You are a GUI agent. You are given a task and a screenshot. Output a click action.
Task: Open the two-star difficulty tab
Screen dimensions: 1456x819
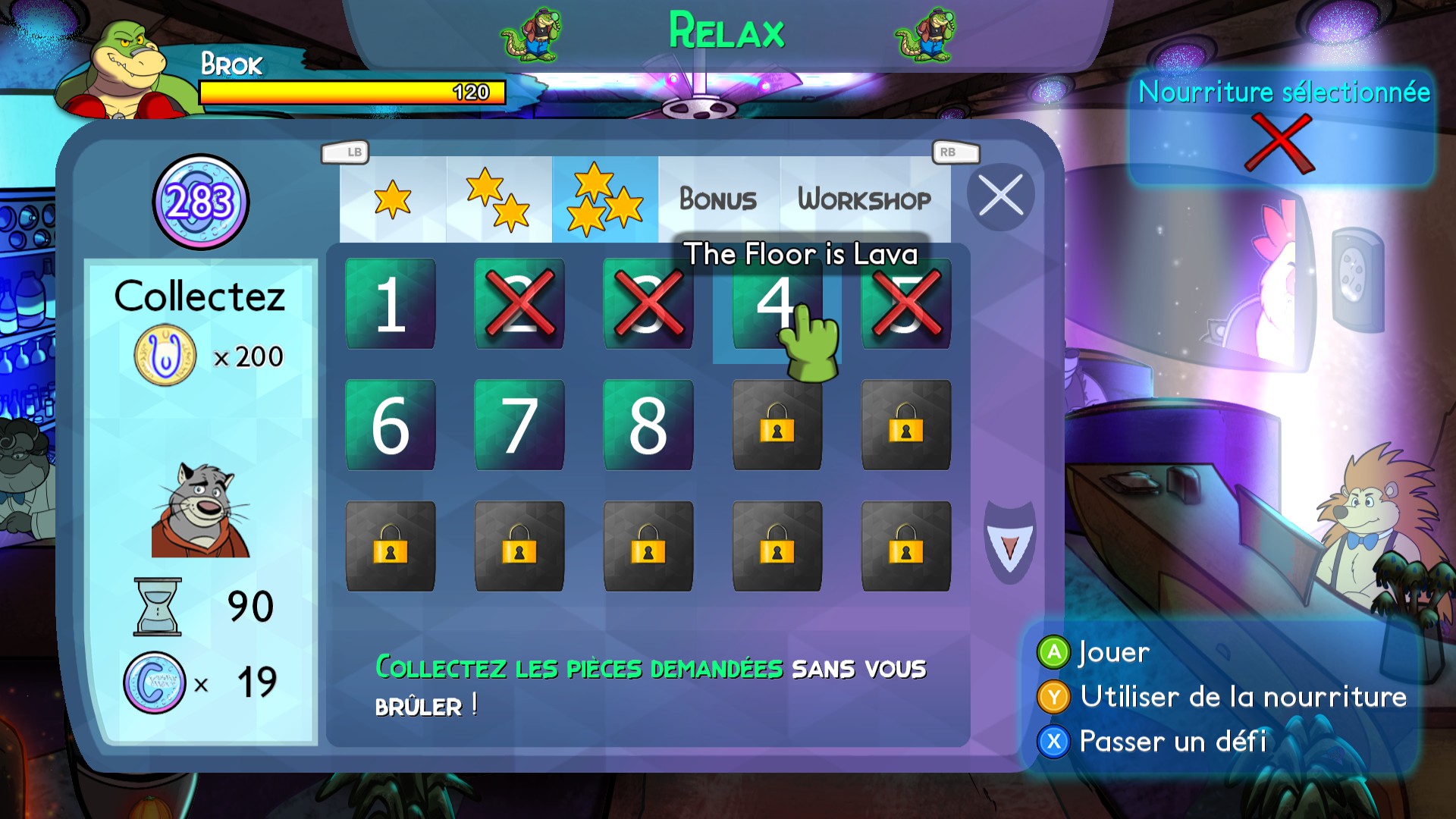(498, 199)
